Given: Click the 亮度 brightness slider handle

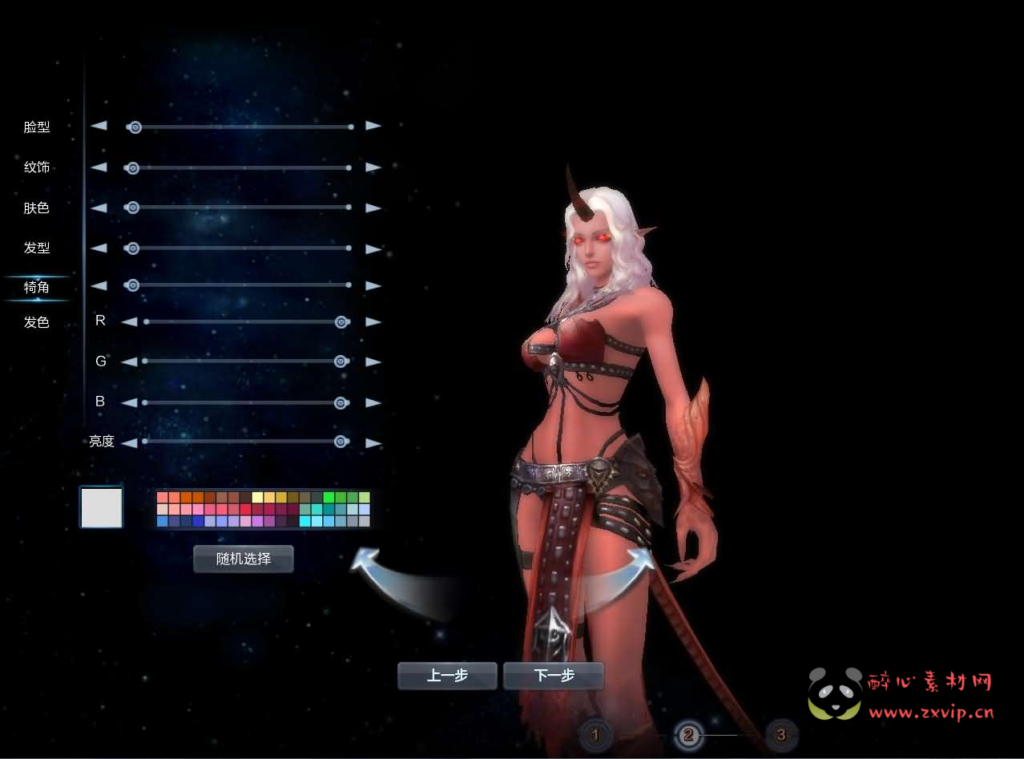Looking at the screenshot, I should click(341, 441).
